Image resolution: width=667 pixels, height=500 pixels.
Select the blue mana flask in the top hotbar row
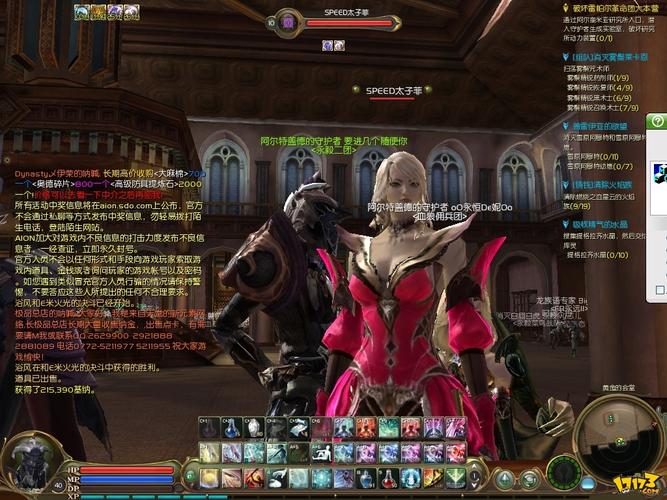[229, 429]
